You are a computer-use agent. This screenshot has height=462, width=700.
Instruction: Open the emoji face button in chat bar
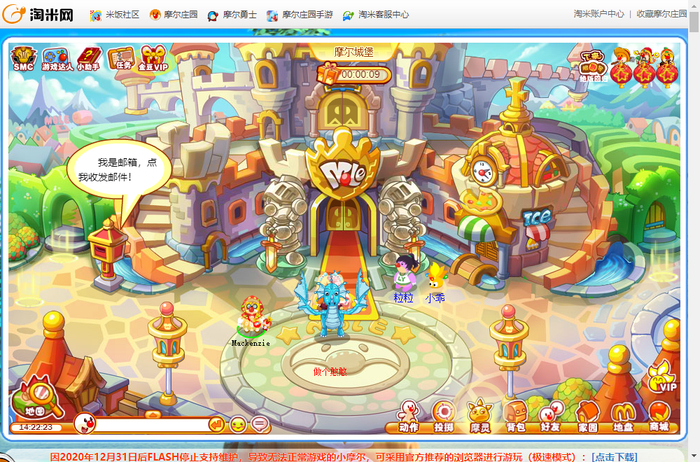tap(238, 425)
